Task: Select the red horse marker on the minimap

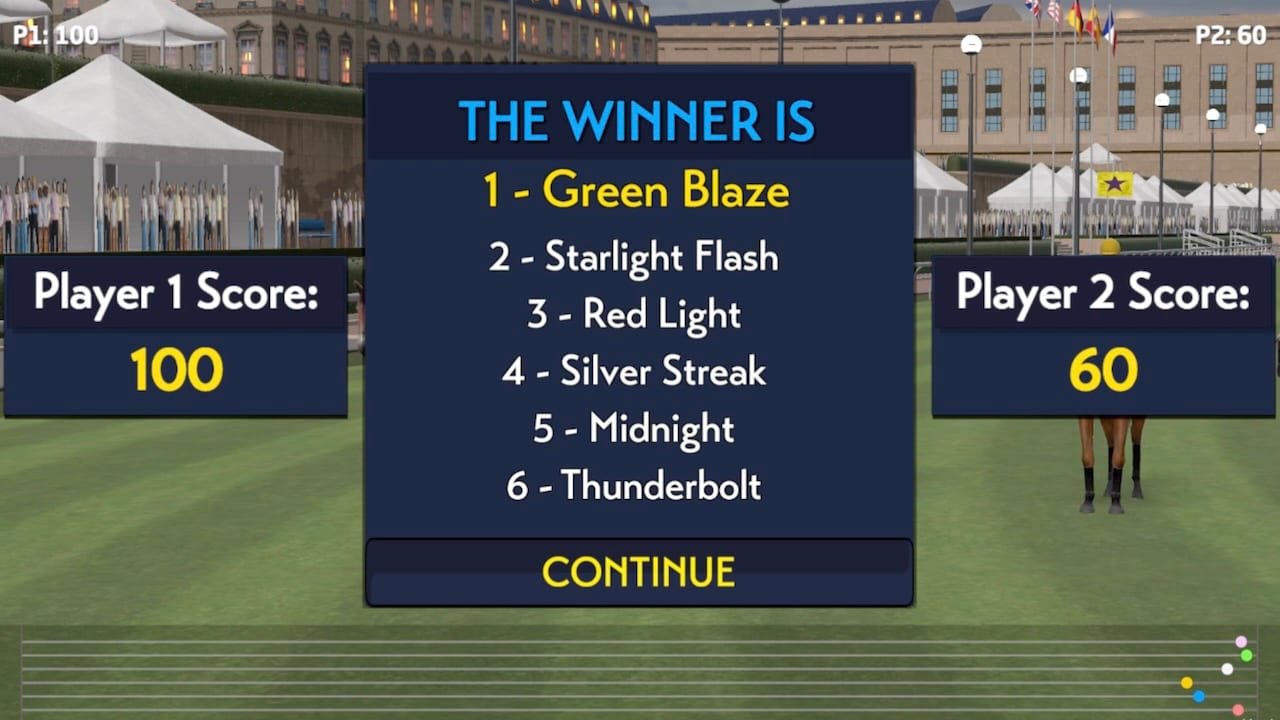Action: tap(1238, 709)
